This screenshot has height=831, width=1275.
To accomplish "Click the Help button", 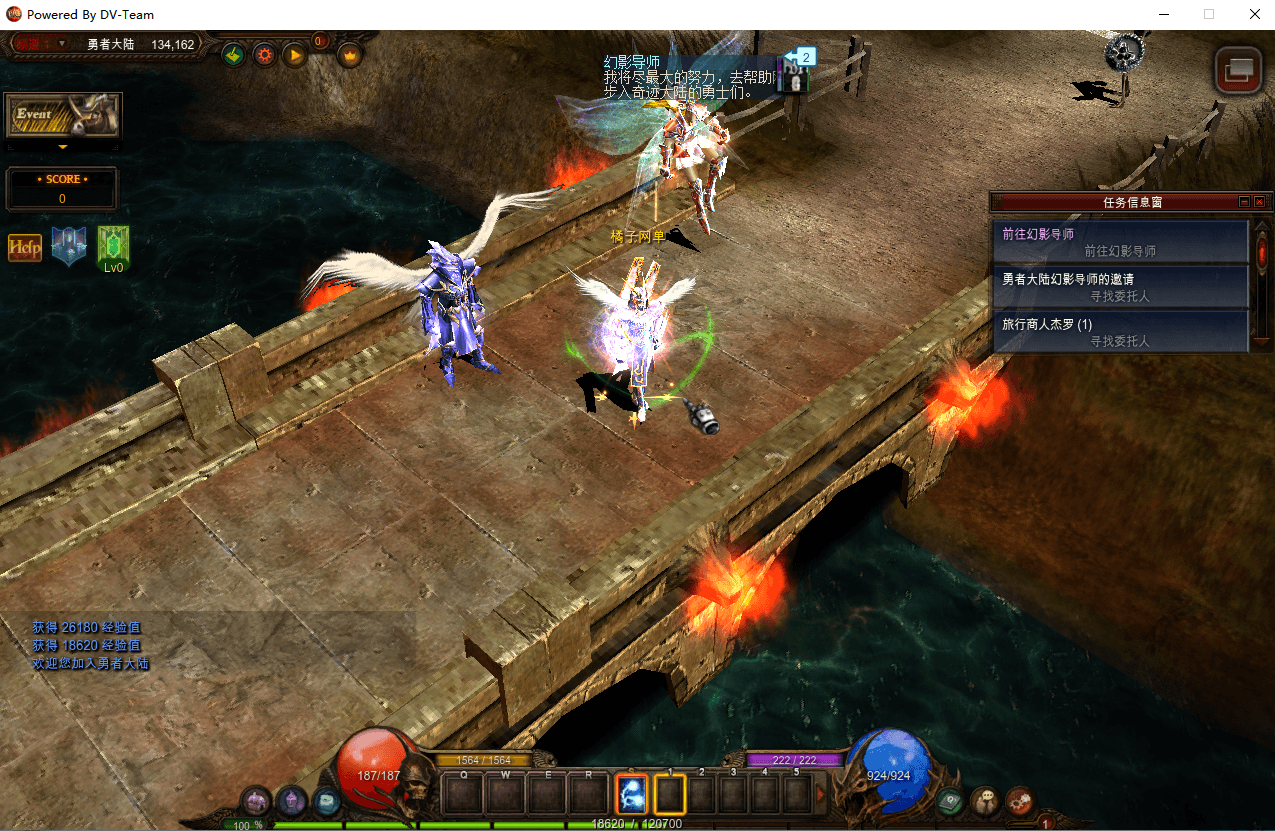I will coord(25,247).
